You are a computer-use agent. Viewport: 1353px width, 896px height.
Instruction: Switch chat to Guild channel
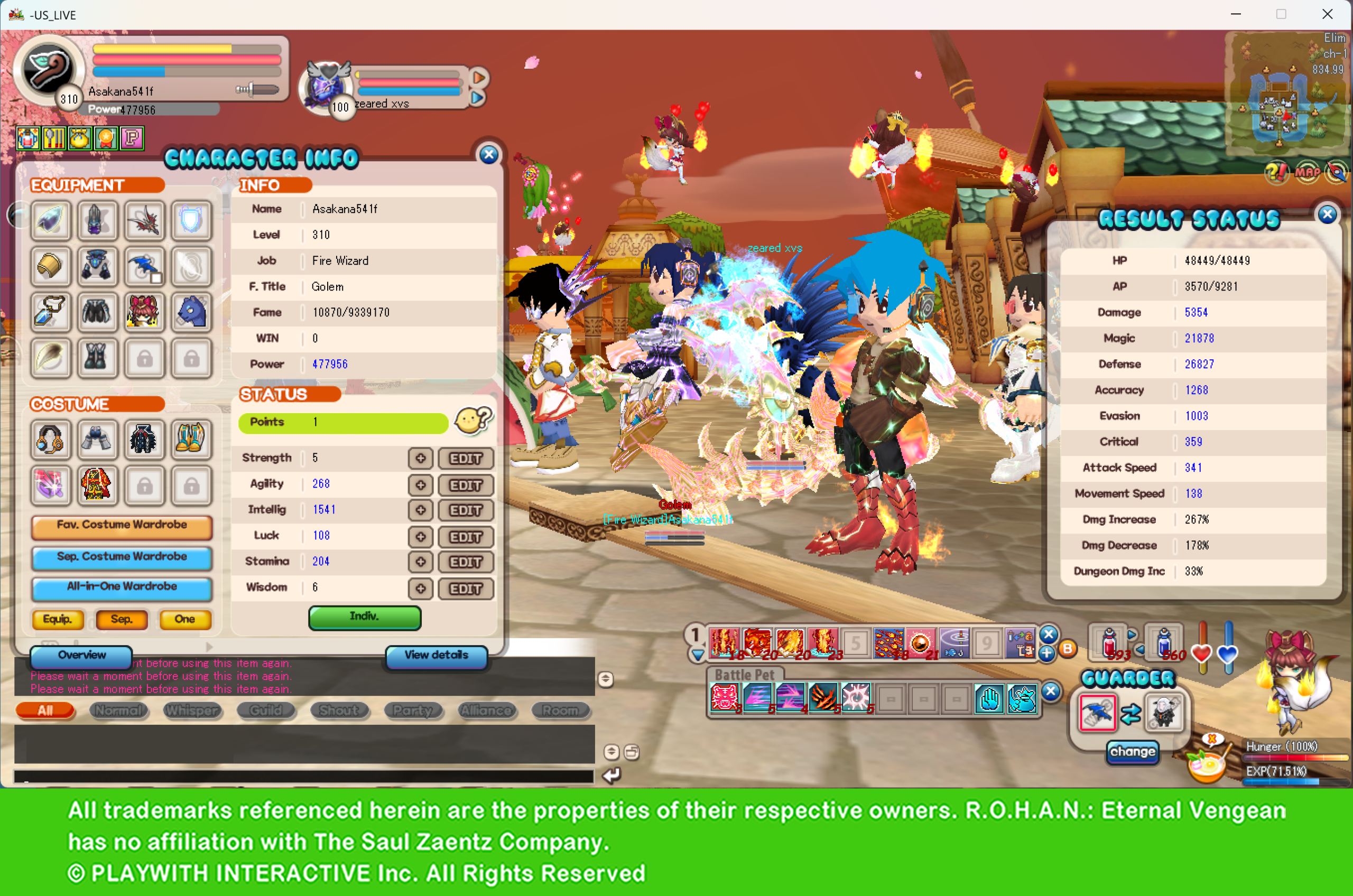click(266, 710)
